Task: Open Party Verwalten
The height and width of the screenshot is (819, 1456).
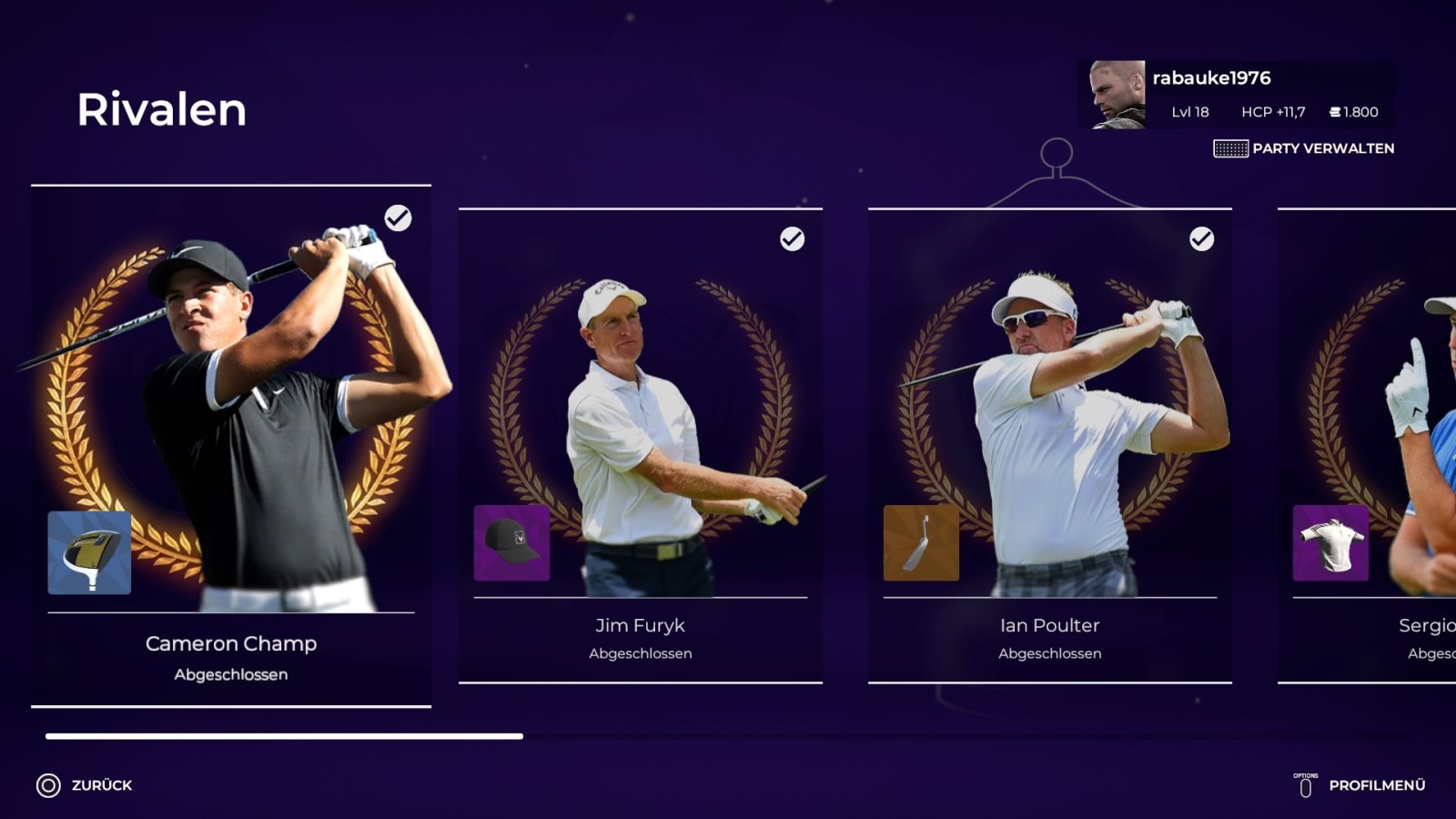Action: click(1304, 148)
